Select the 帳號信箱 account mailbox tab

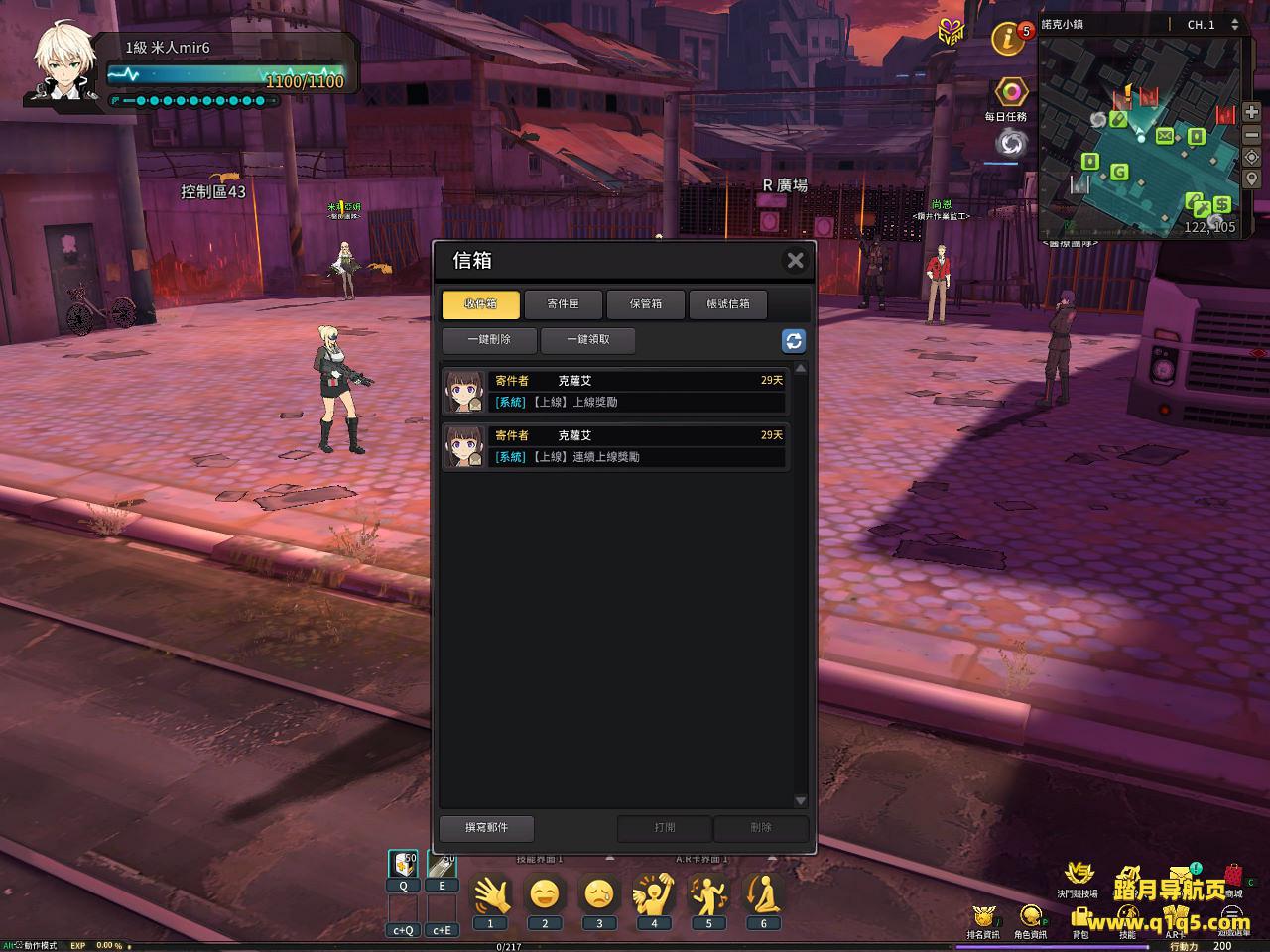[x=728, y=304]
